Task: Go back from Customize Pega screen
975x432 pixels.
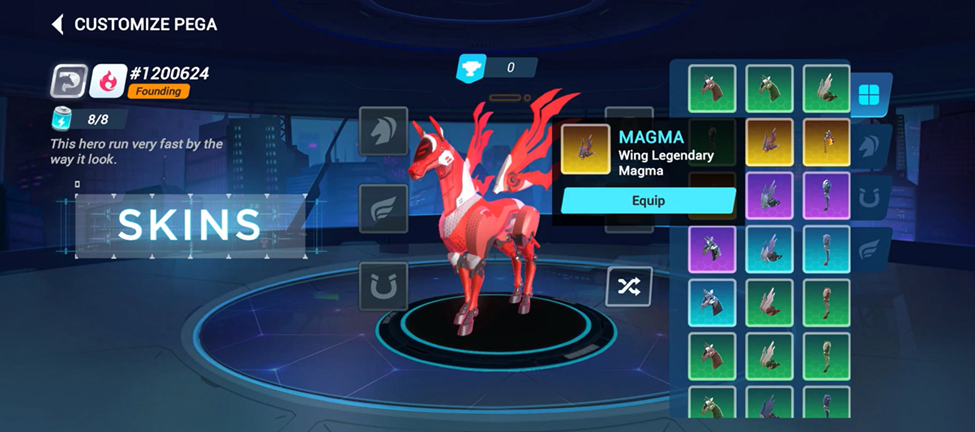Action: [58, 24]
